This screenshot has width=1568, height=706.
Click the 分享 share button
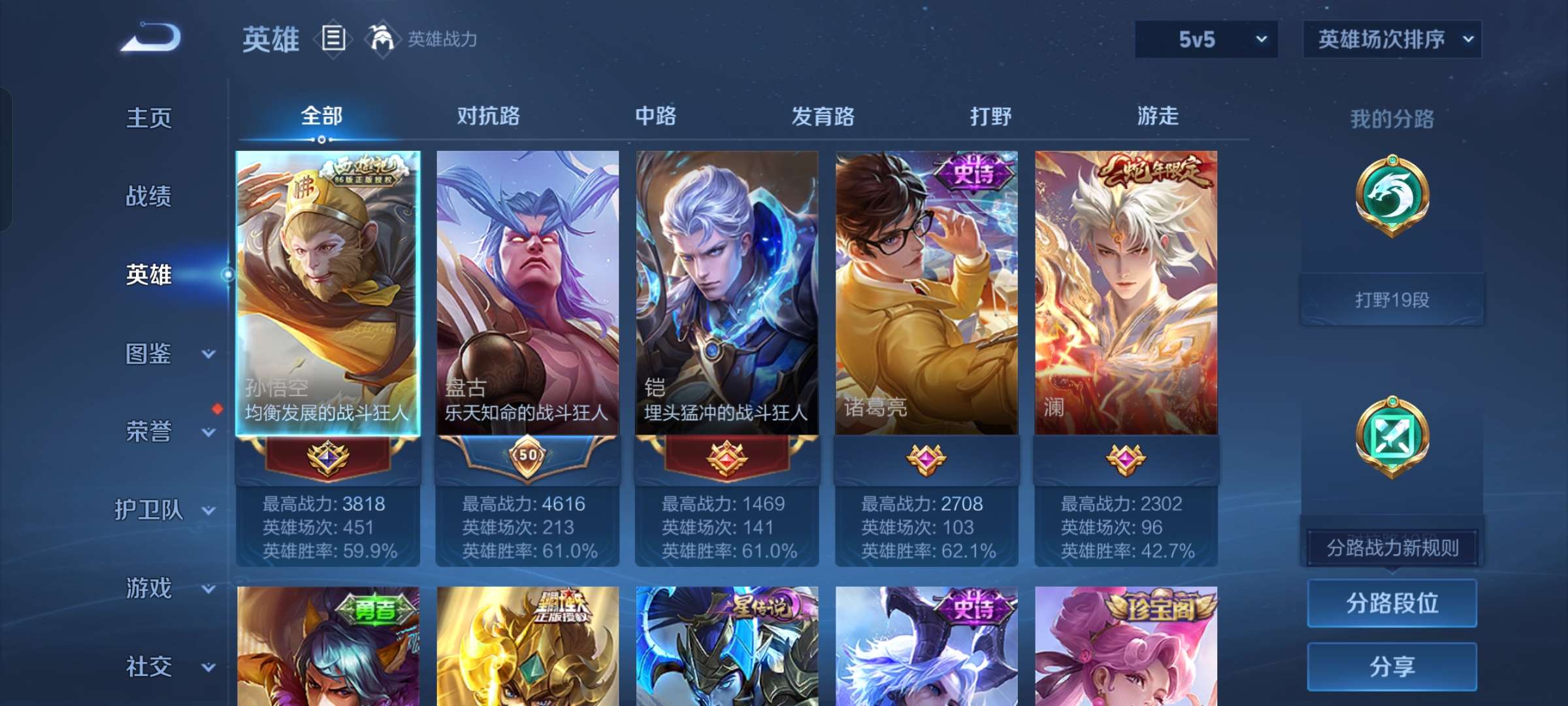coord(1392,667)
